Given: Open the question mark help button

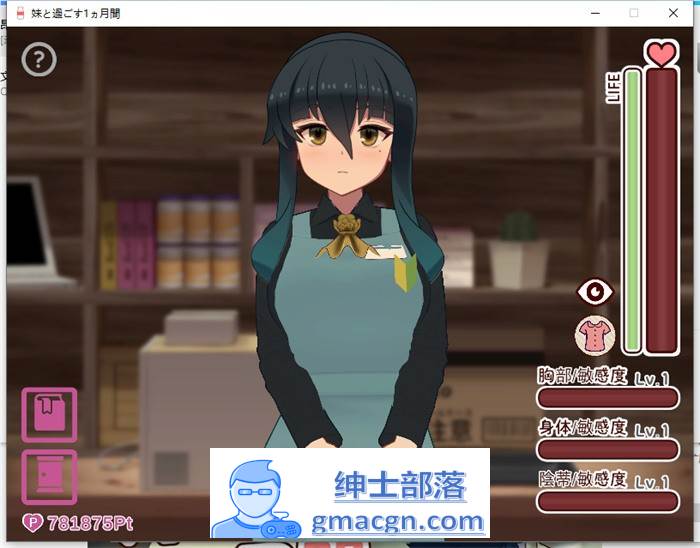Looking at the screenshot, I should (39, 60).
